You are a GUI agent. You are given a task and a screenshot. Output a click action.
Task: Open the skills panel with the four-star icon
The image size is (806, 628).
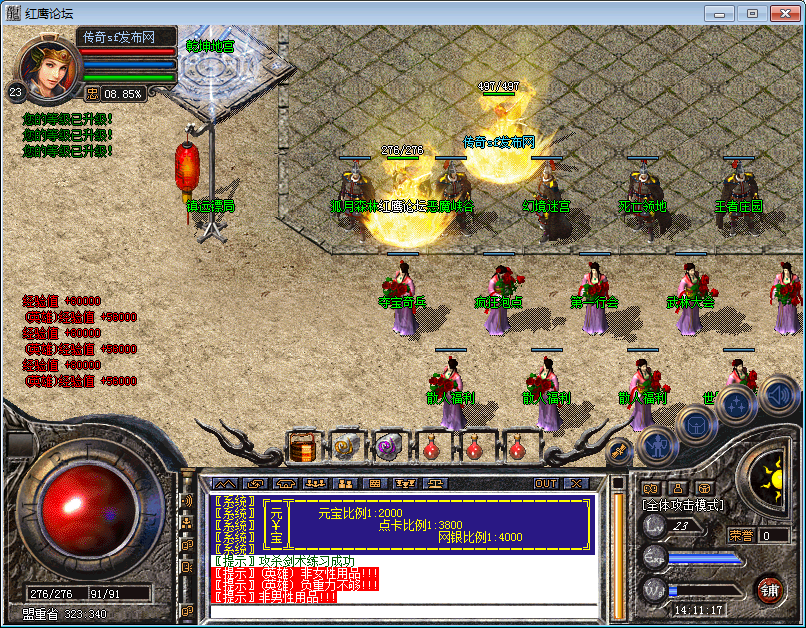click(x=736, y=405)
